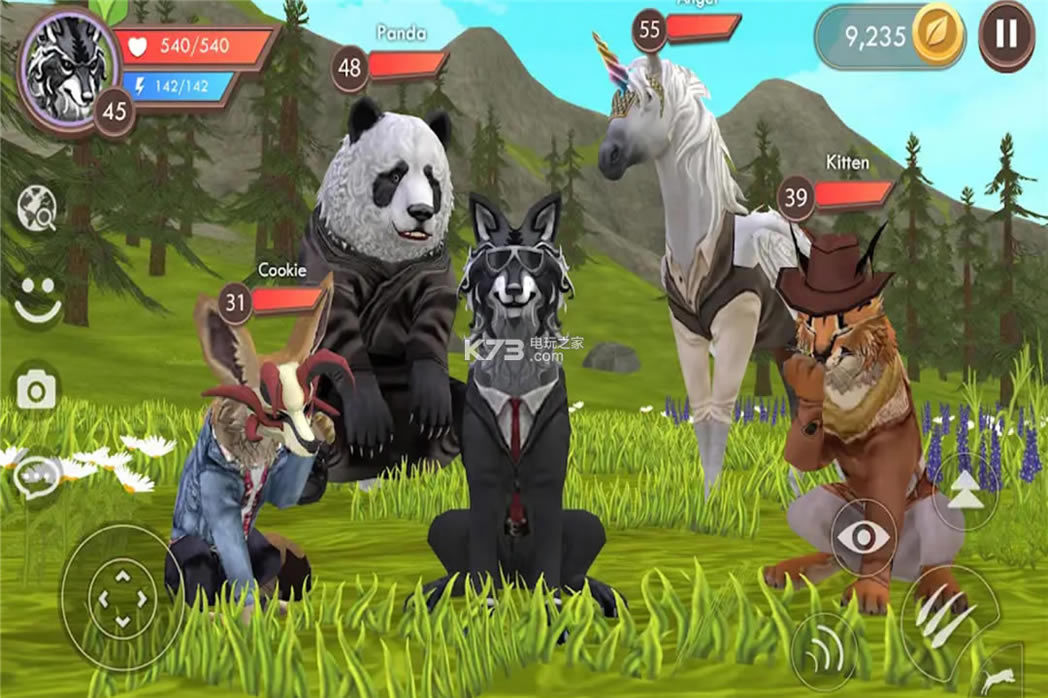Tap the running animal sprint button
The image size is (1048, 698).
click(x=1002, y=680)
